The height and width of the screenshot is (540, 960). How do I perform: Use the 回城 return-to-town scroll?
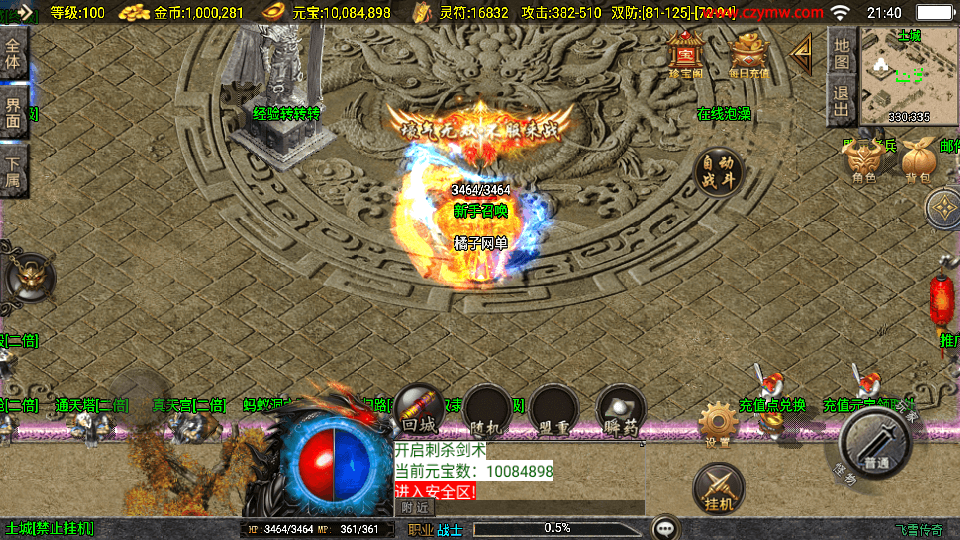click(x=420, y=409)
